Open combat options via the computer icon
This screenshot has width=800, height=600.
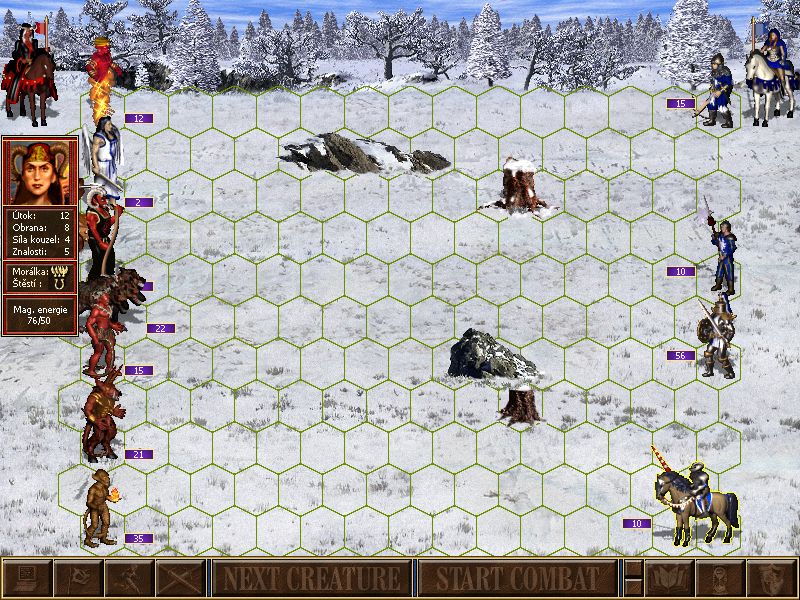pos(26,578)
